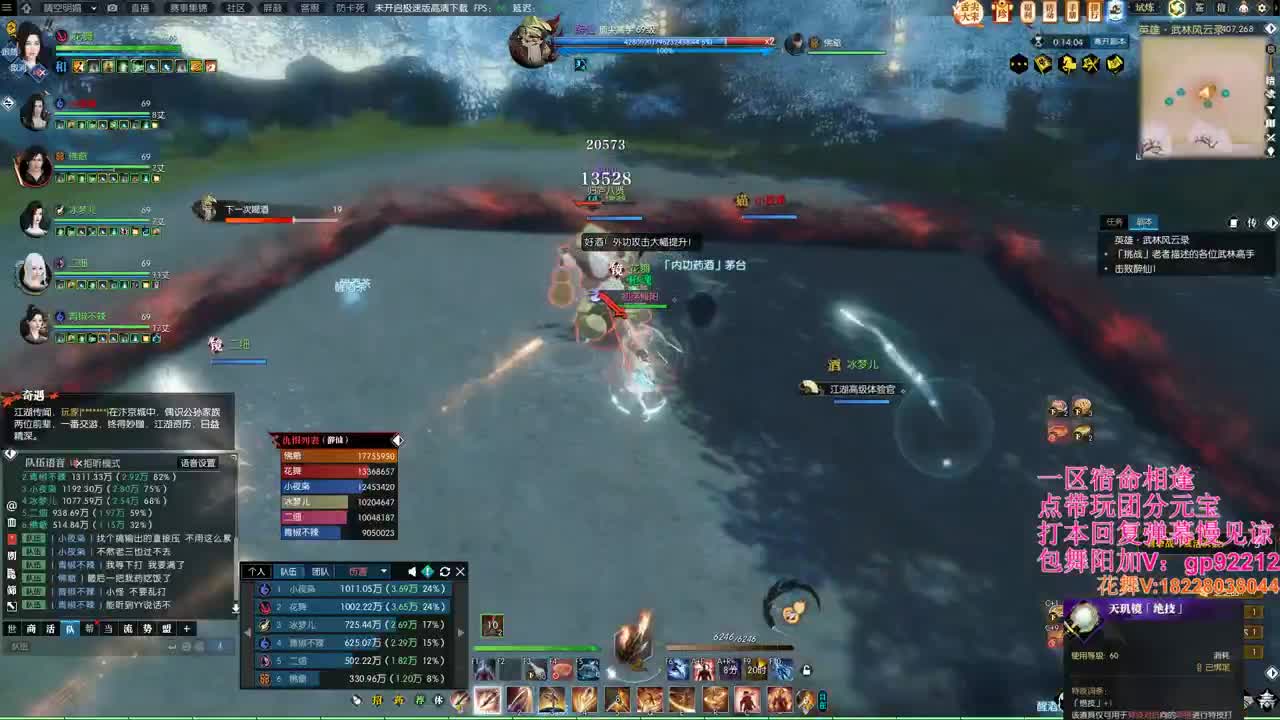Click the 重开副本 button beside the timer
1280x720 pixels.
pyautogui.click(x=1109, y=41)
